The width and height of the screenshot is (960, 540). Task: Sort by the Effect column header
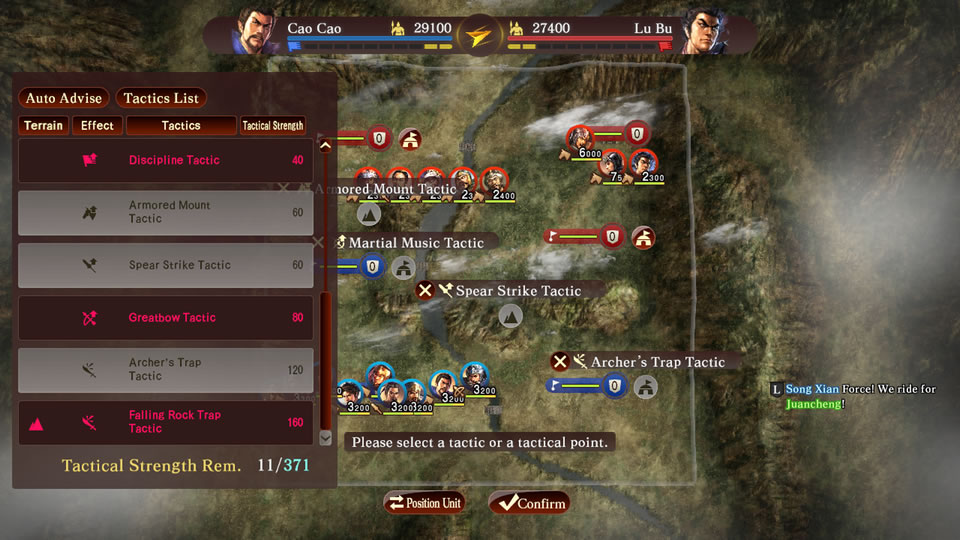click(98, 126)
